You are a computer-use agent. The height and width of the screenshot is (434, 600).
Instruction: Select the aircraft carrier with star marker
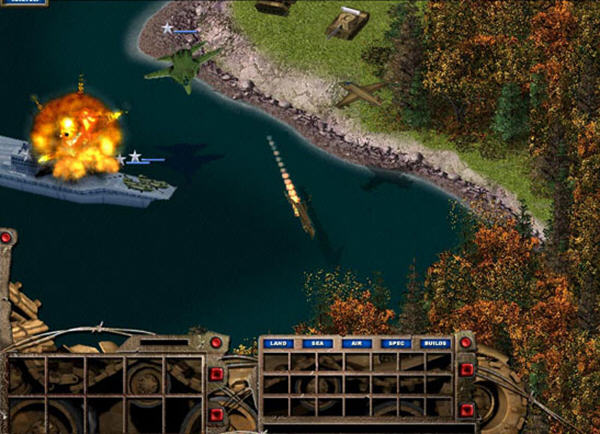pos(90,174)
